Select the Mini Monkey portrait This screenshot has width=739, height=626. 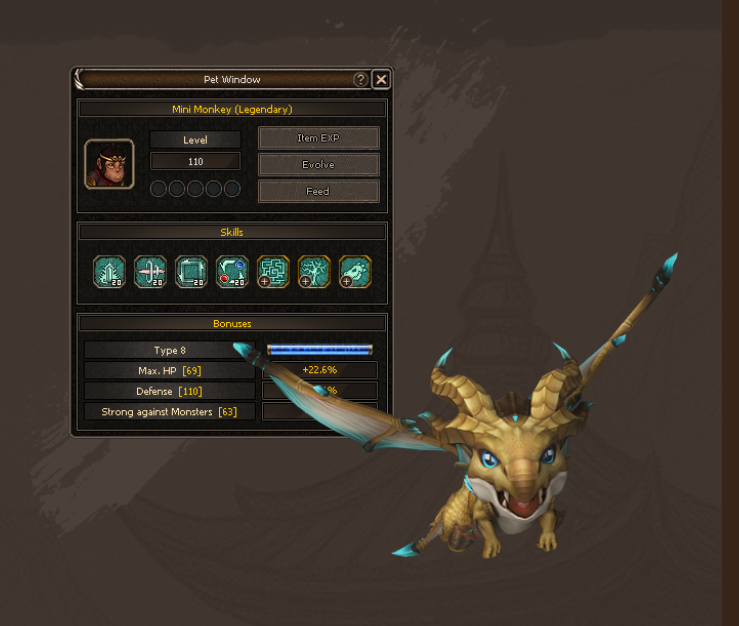(x=109, y=164)
